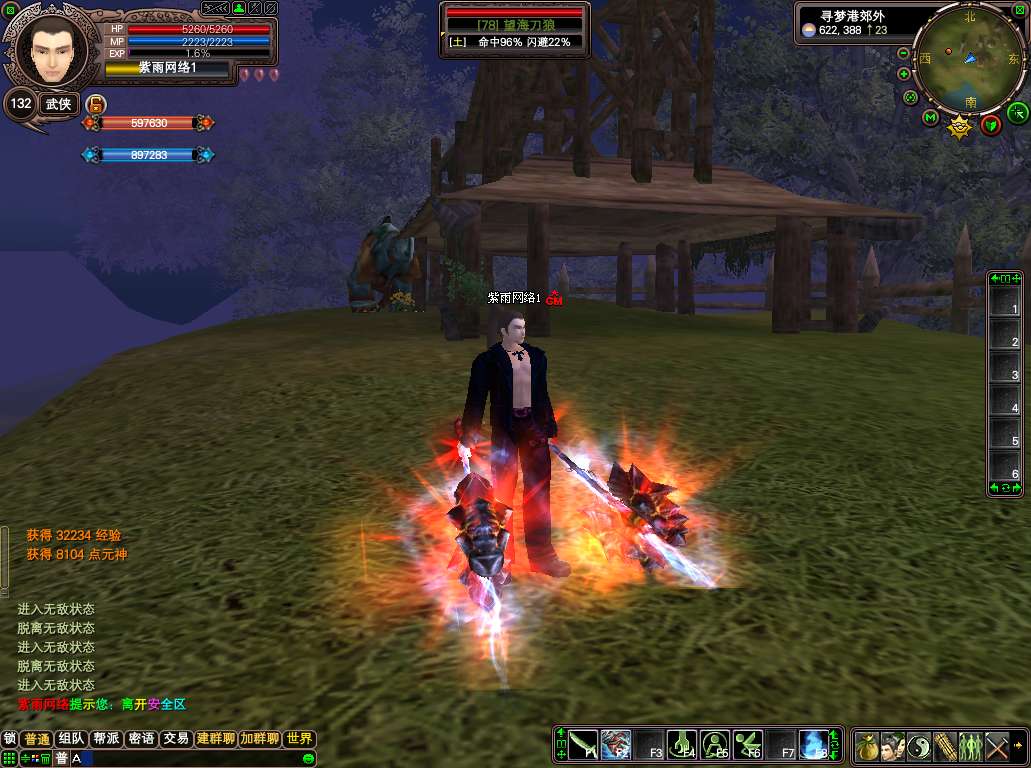Switch to the 交易 trade chat tab

pos(176,739)
